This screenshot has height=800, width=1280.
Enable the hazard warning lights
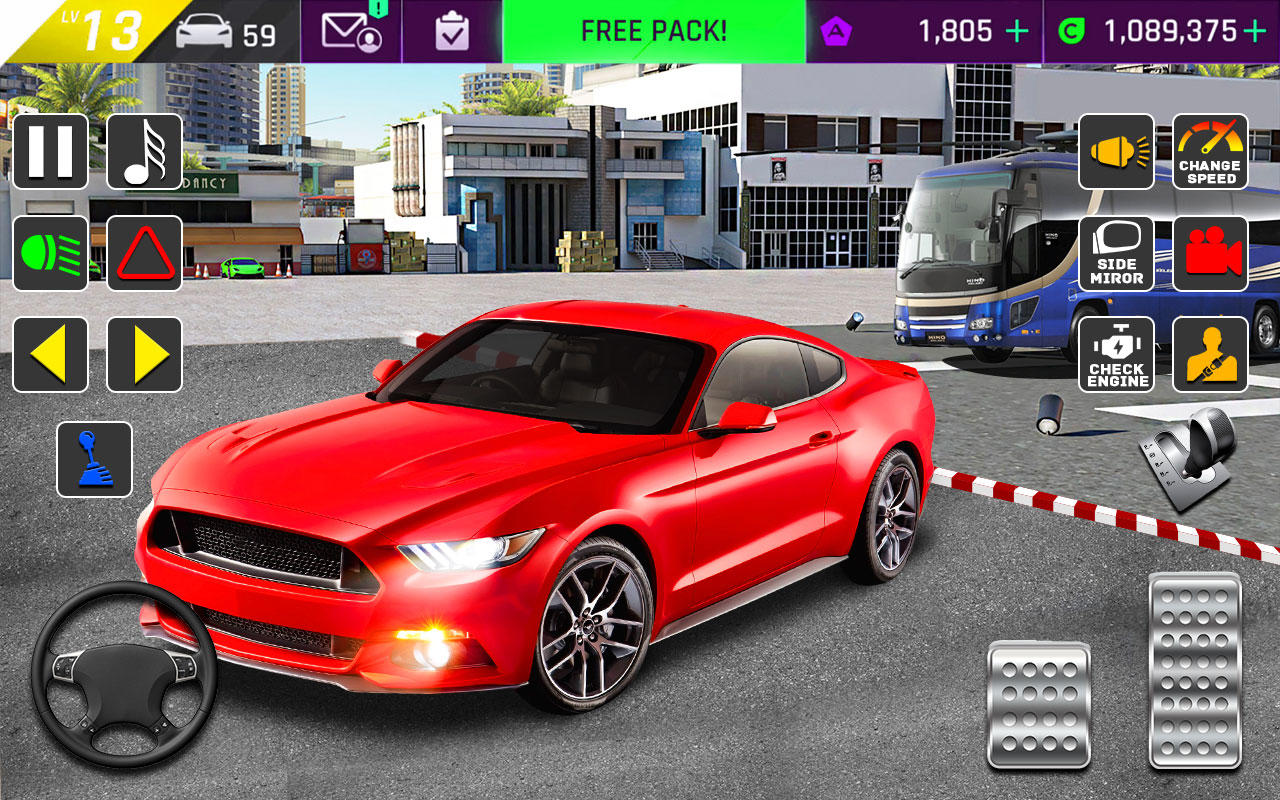142,253
